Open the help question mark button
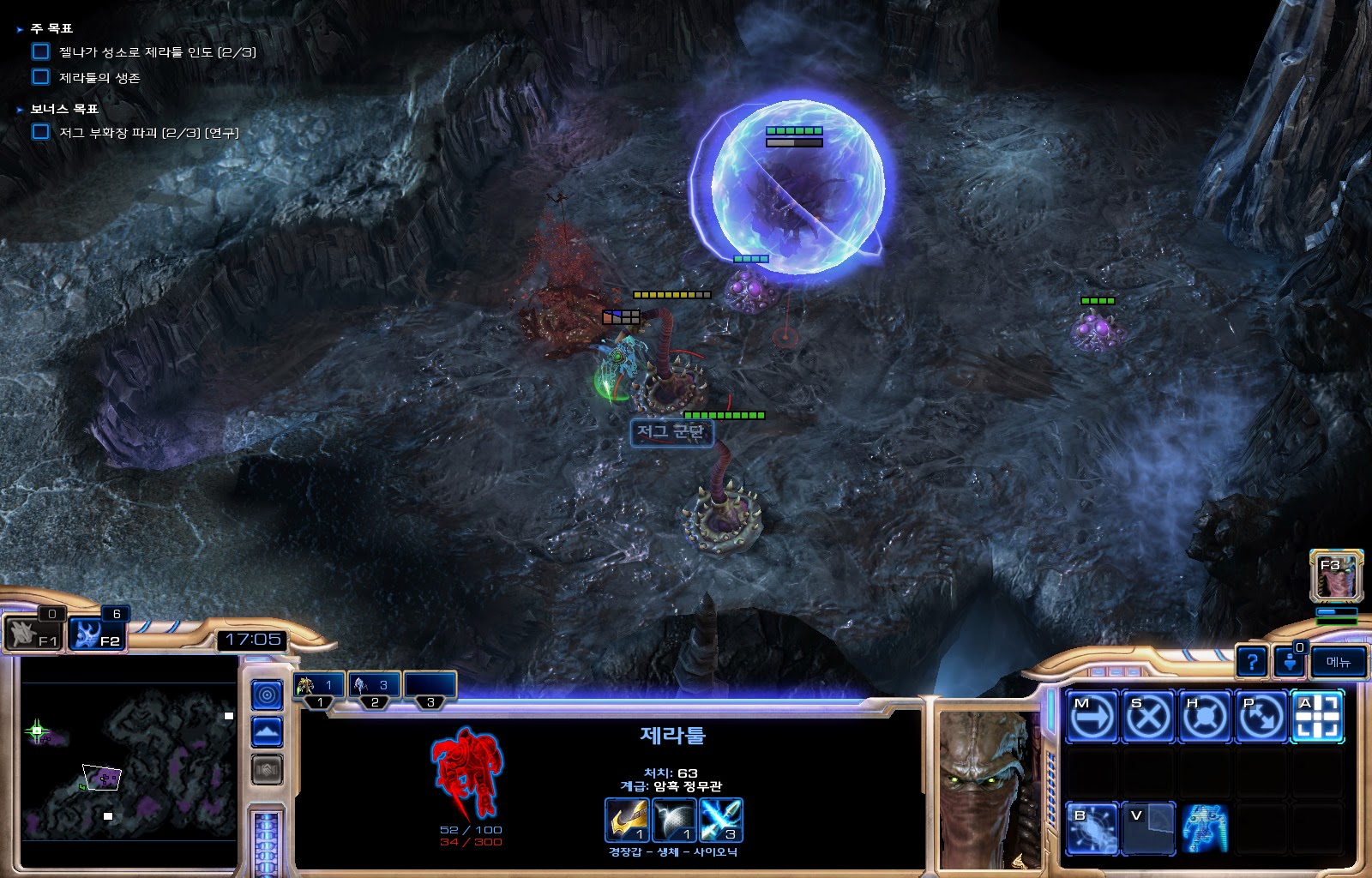The image size is (1372, 878). point(1252,662)
